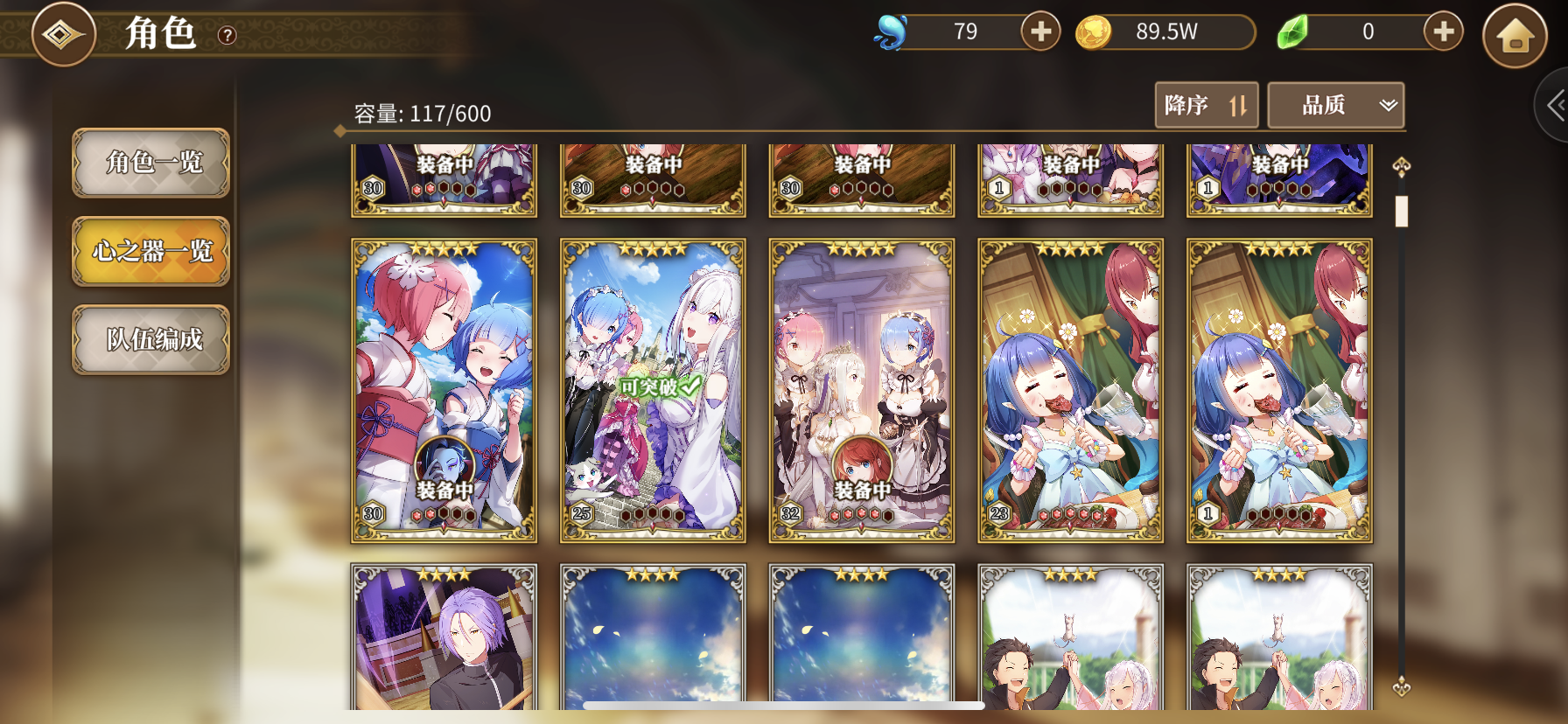The image size is (1568, 724).
Task: Collapse the right side panel with double chevron
Action: pyautogui.click(x=1555, y=105)
